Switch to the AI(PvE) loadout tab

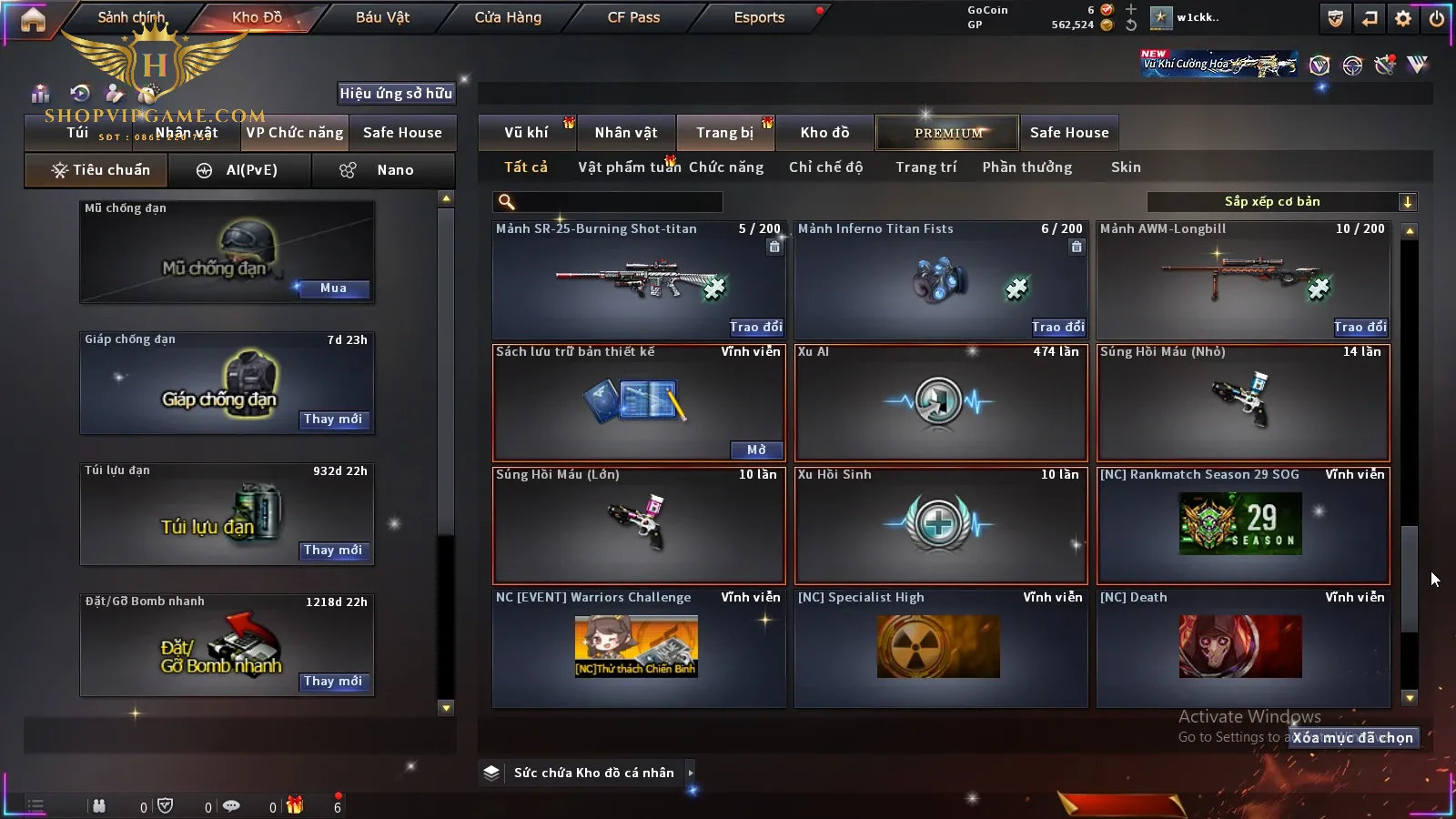[239, 170]
